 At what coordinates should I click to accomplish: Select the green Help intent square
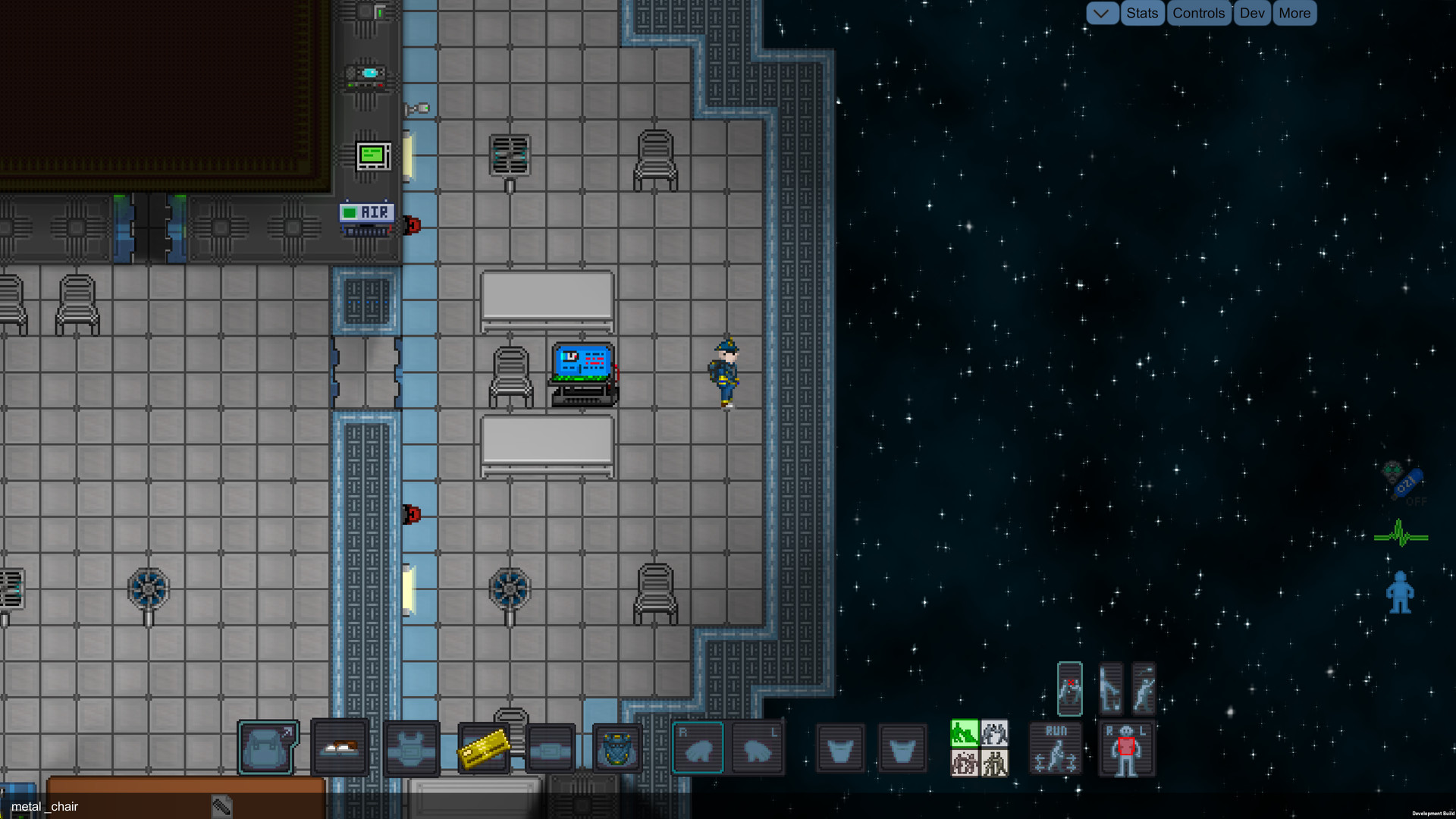coord(964,734)
